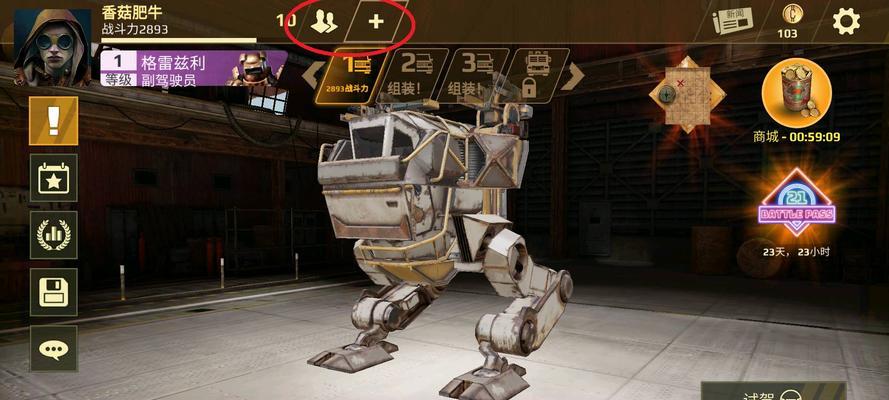Open the calendar star events button
The height and width of the screenshot is (400, 889).
[53, 178]
